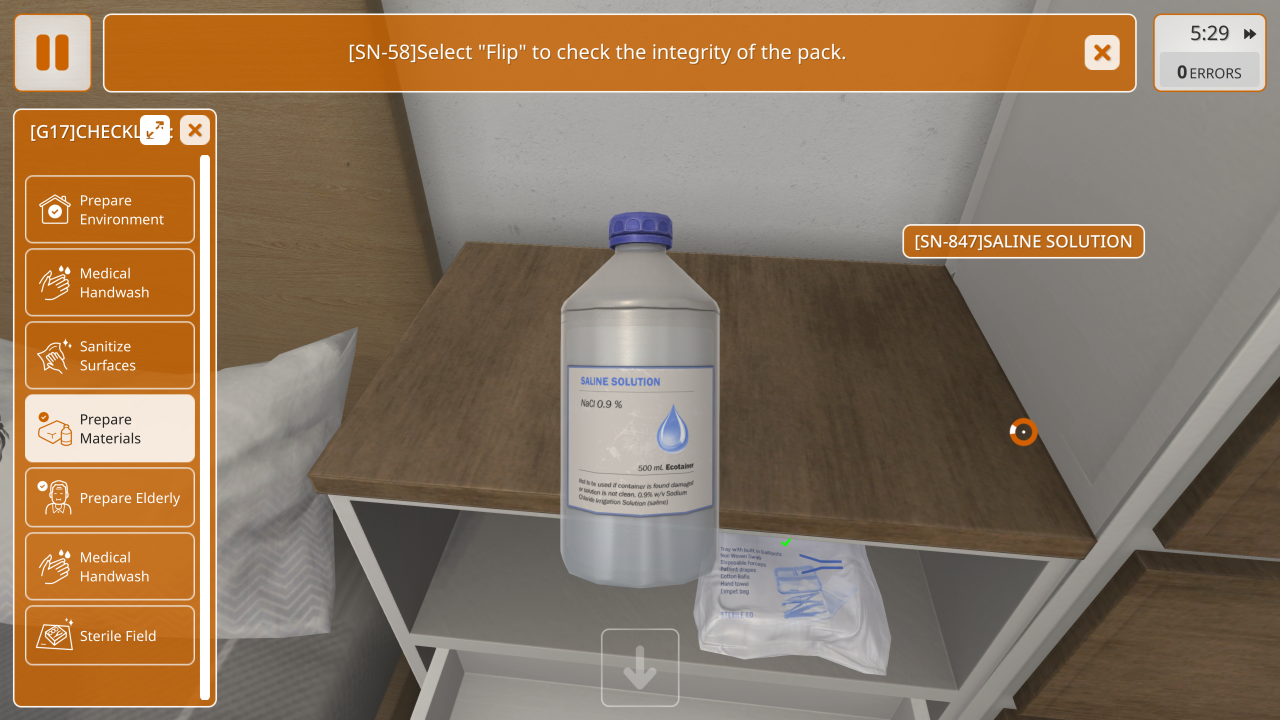Screen dimensions: 1280x720
Task: Fast-forward the timer
Action: click(x=1249, y=34)
